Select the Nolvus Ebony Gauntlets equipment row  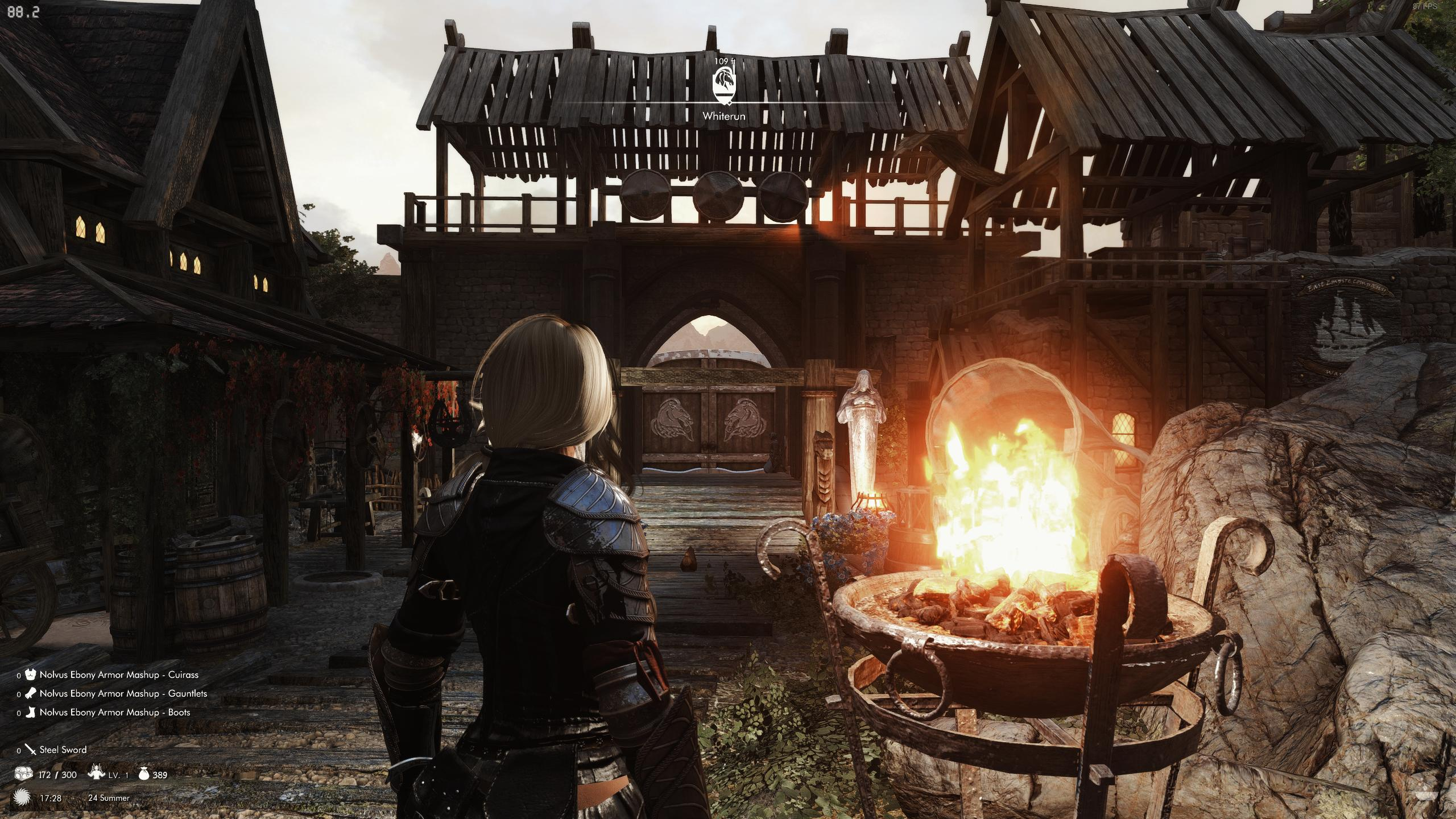click(123, 693)
